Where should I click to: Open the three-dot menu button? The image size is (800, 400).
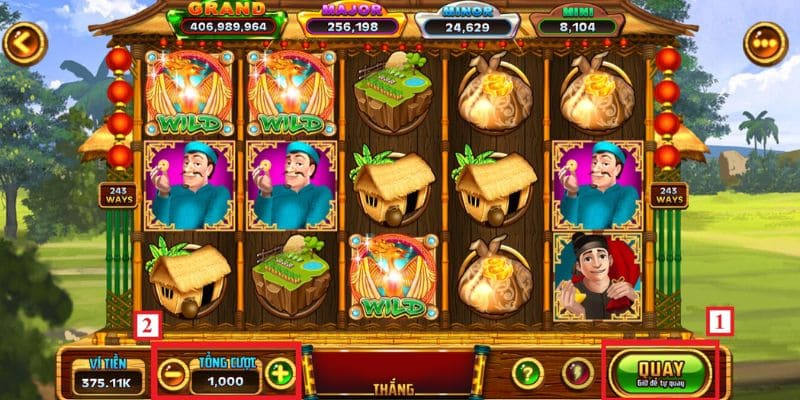(x=766, y=44)
